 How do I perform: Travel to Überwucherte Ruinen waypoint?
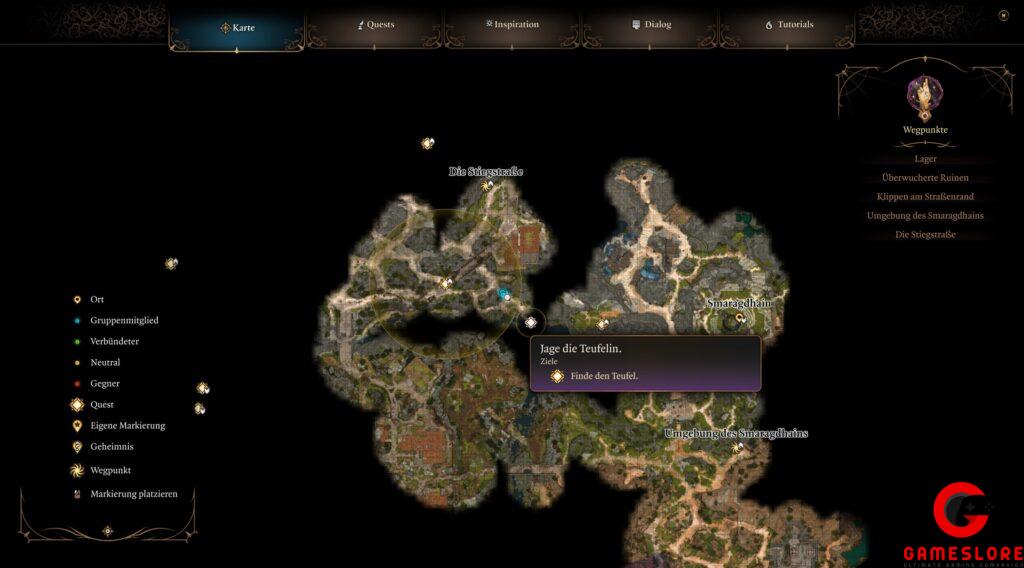tap(925, 178)
